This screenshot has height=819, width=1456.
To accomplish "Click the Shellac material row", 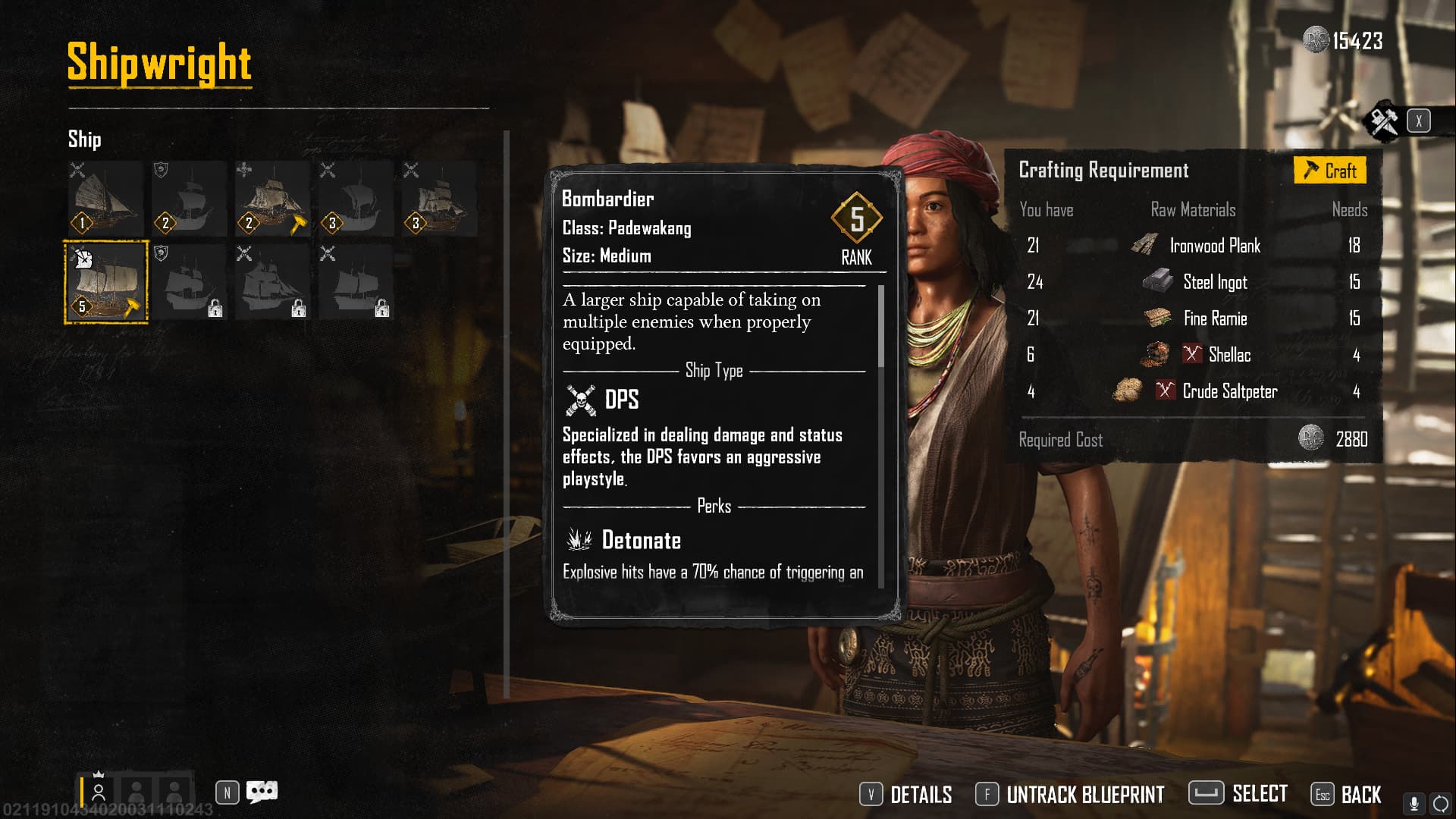I will (x=1193, y=355).
